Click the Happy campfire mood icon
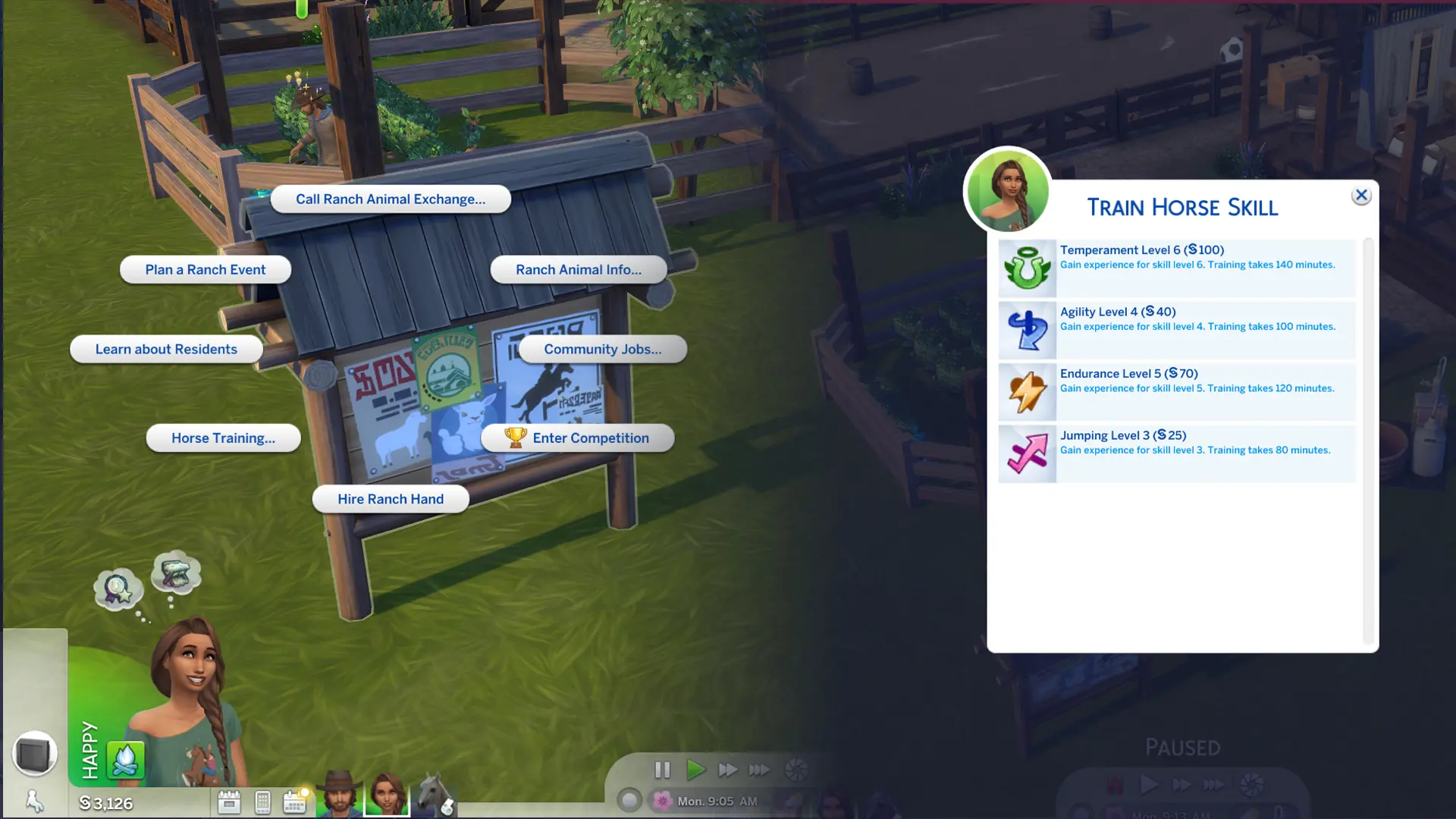The image size is (1456, 819). pyautogui.click(x=126, y=758)
